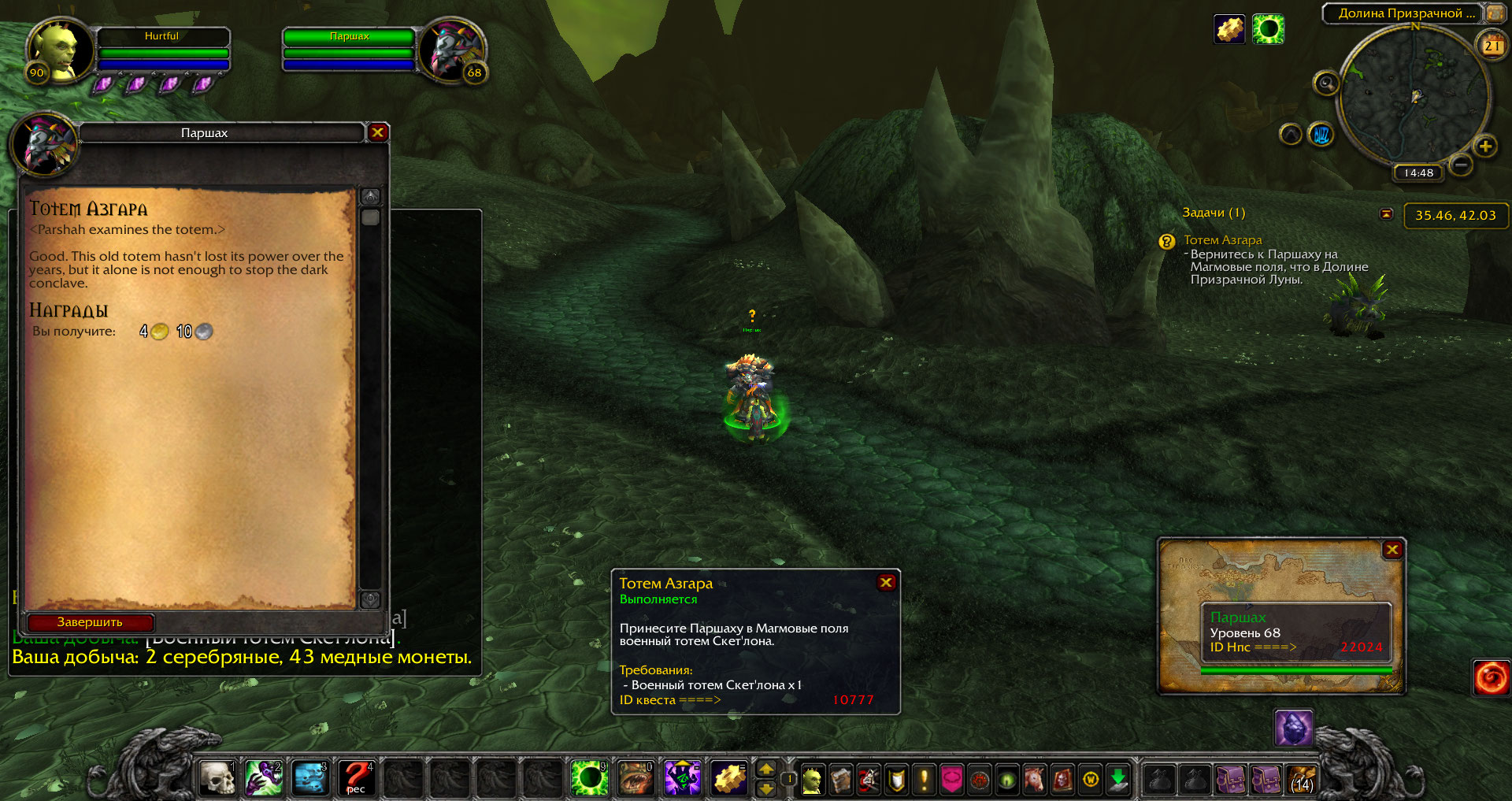Select the Тотем Азгара quest in the tracker
Screen dimensions: 1512x801
coord(1222,240)
